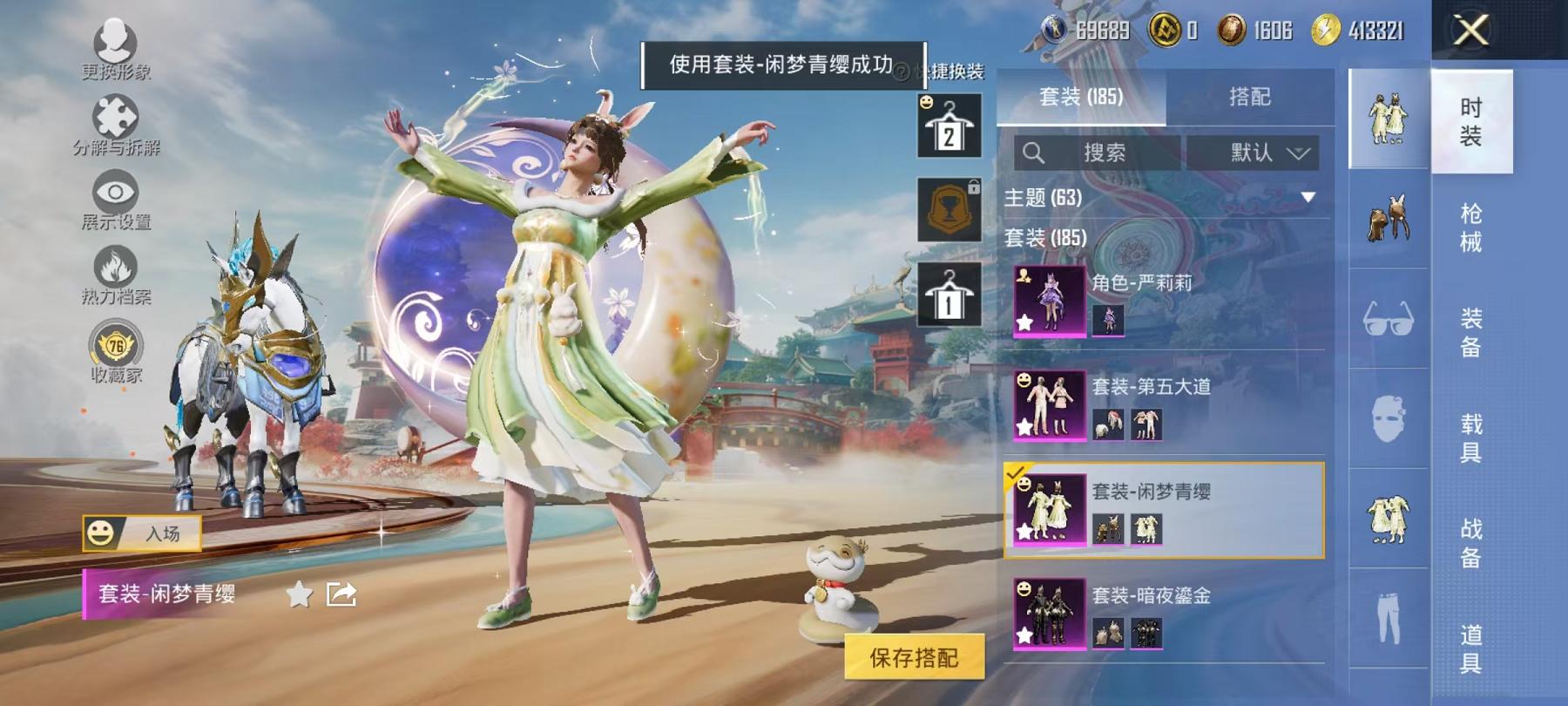This screenshot has height=706, width=1568.
Task: Select quick-swap hanger slot 2
Action: tap(950, 127)
